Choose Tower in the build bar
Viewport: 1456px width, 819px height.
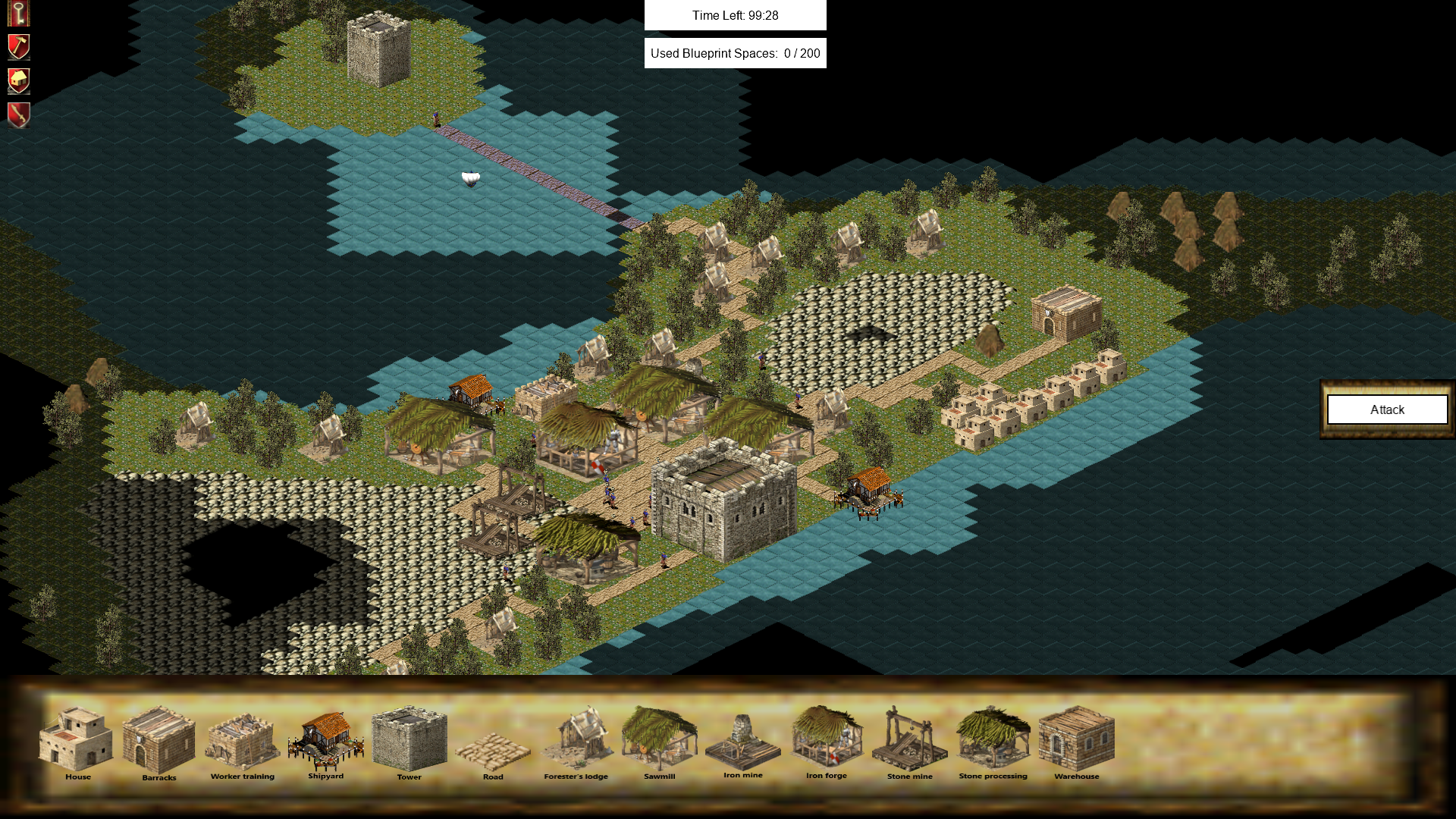tap(409, 739)
